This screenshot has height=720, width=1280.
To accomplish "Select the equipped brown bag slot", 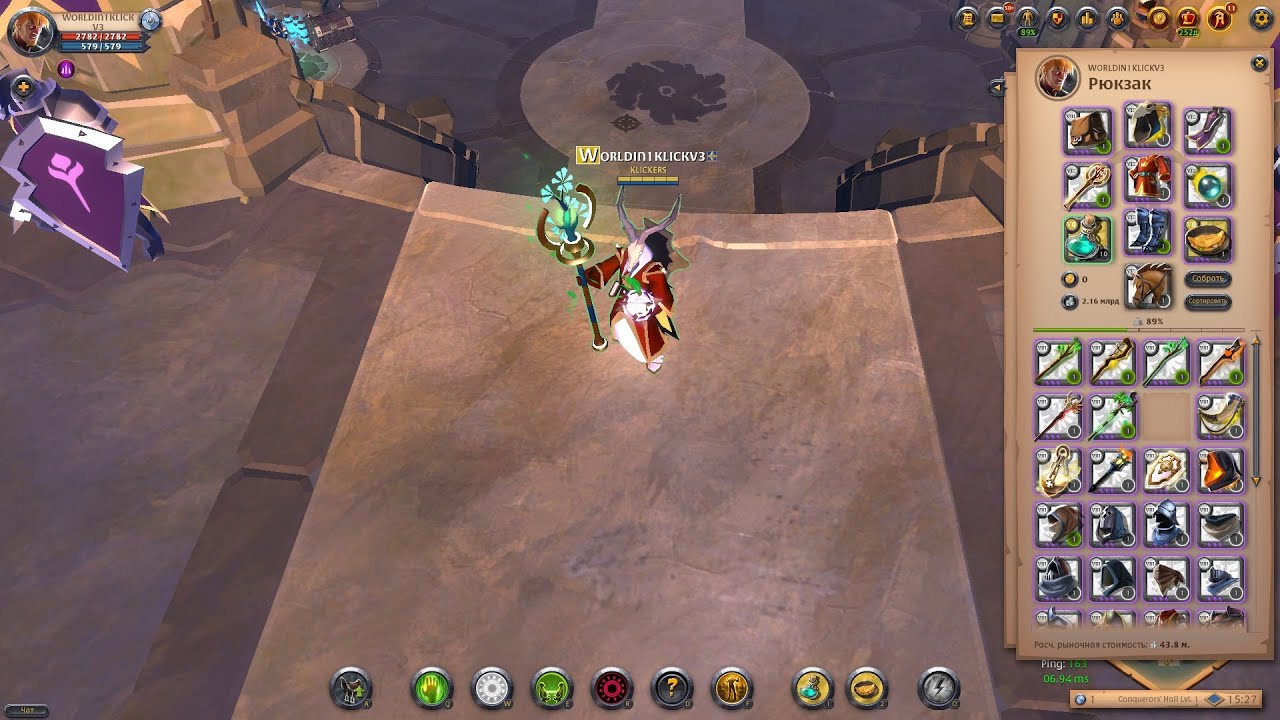I will click(1087, 131).
